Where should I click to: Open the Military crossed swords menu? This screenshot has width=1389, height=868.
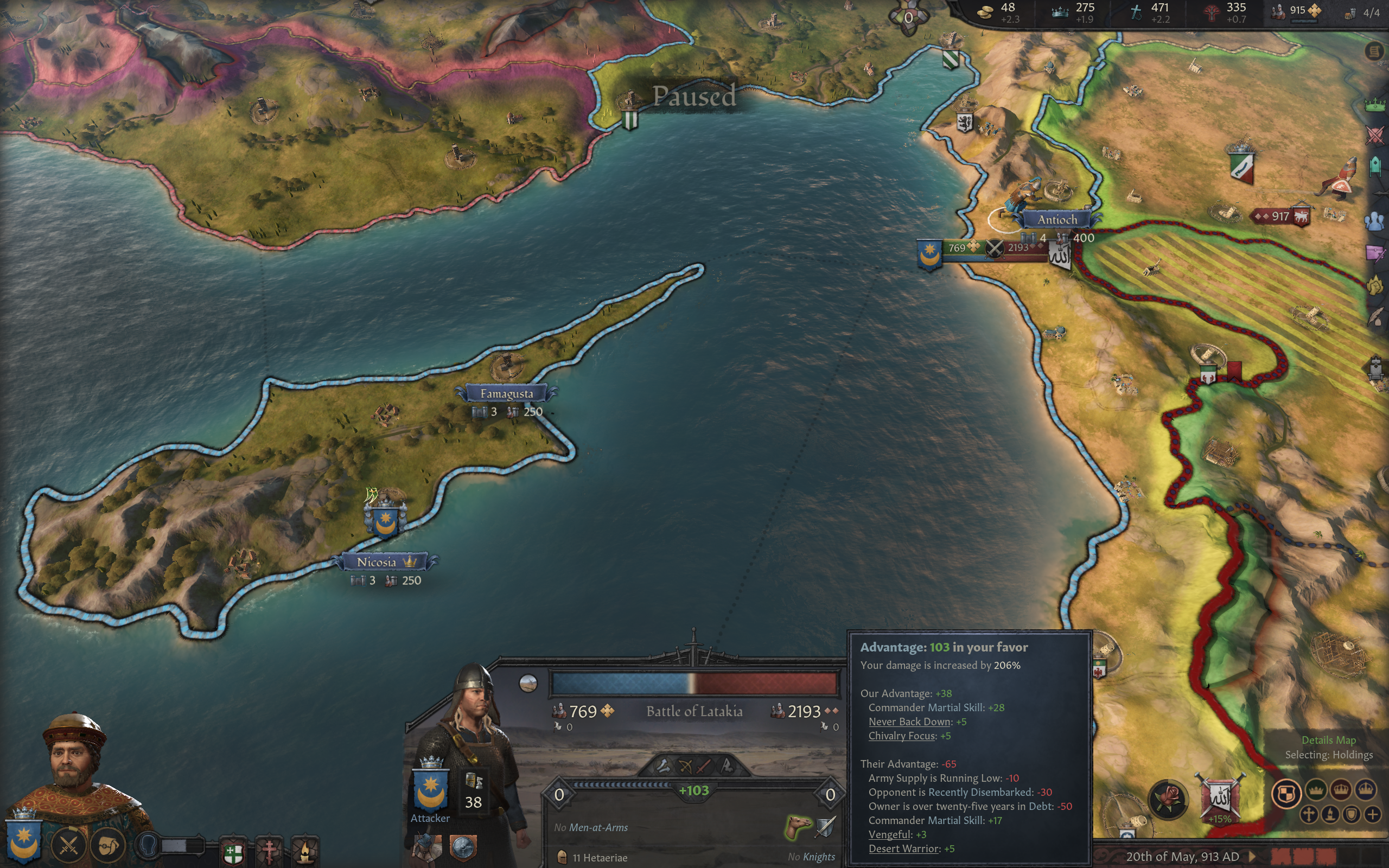tap(1375, 136)
